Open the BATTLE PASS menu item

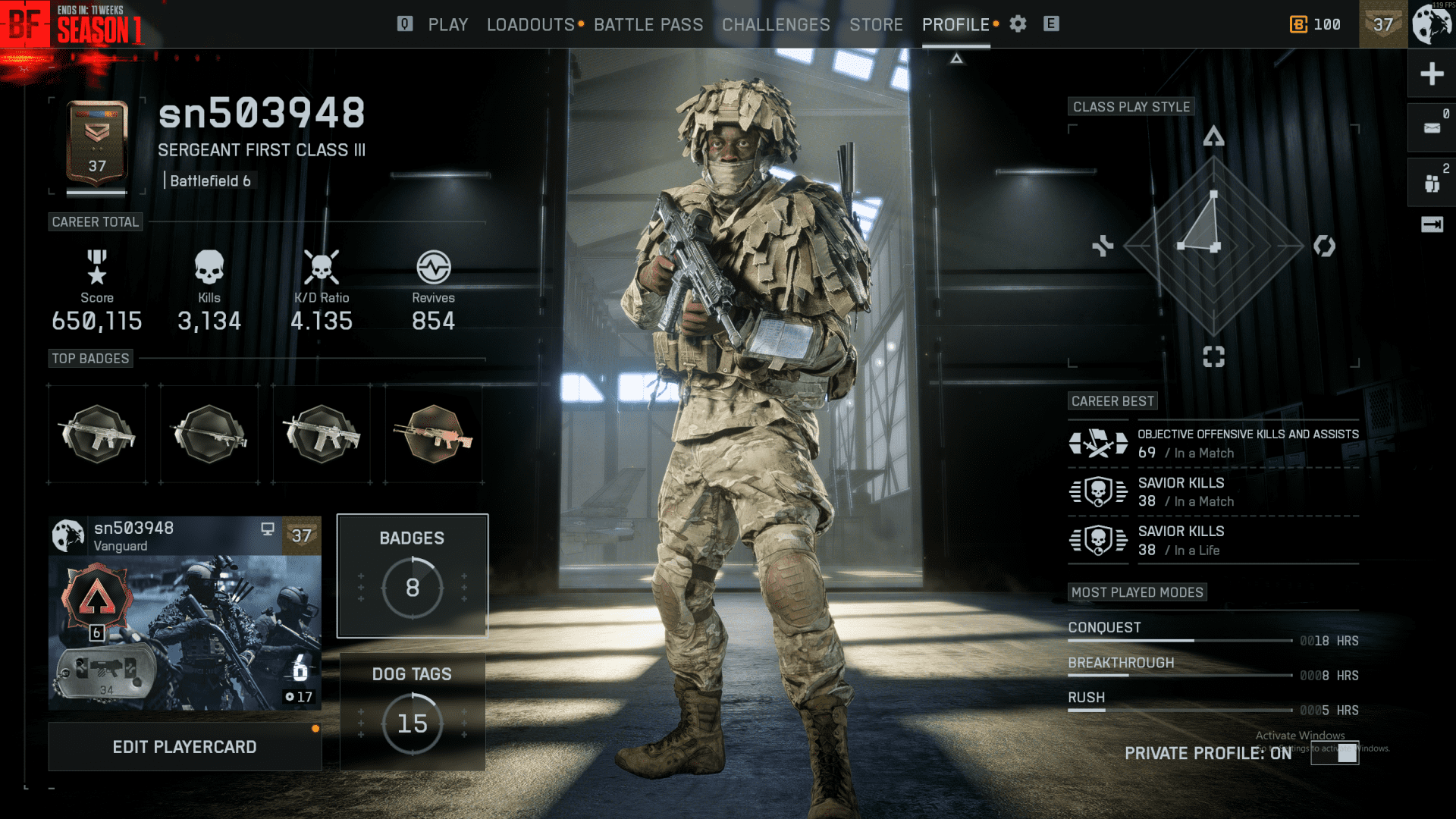(x=649, y=24)
